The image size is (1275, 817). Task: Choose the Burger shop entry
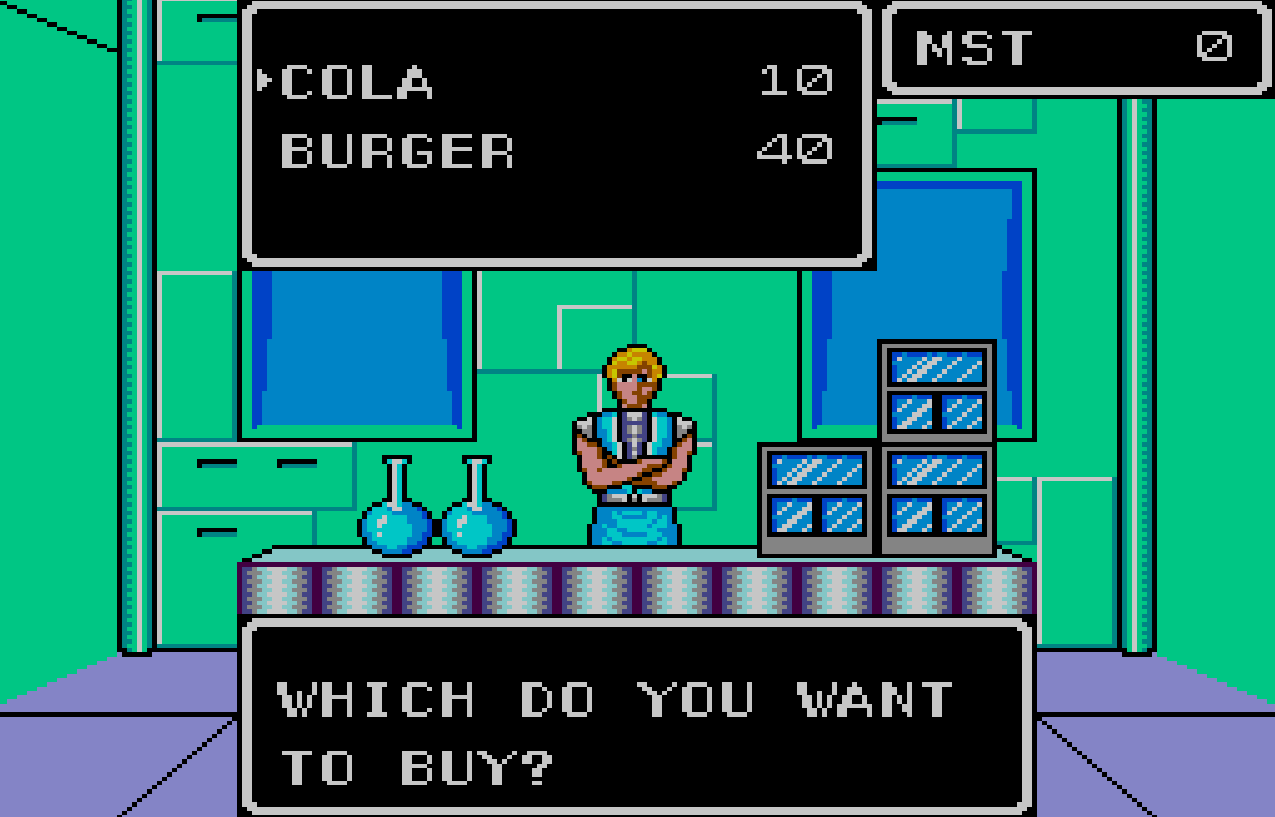click(x=397, y=151)
